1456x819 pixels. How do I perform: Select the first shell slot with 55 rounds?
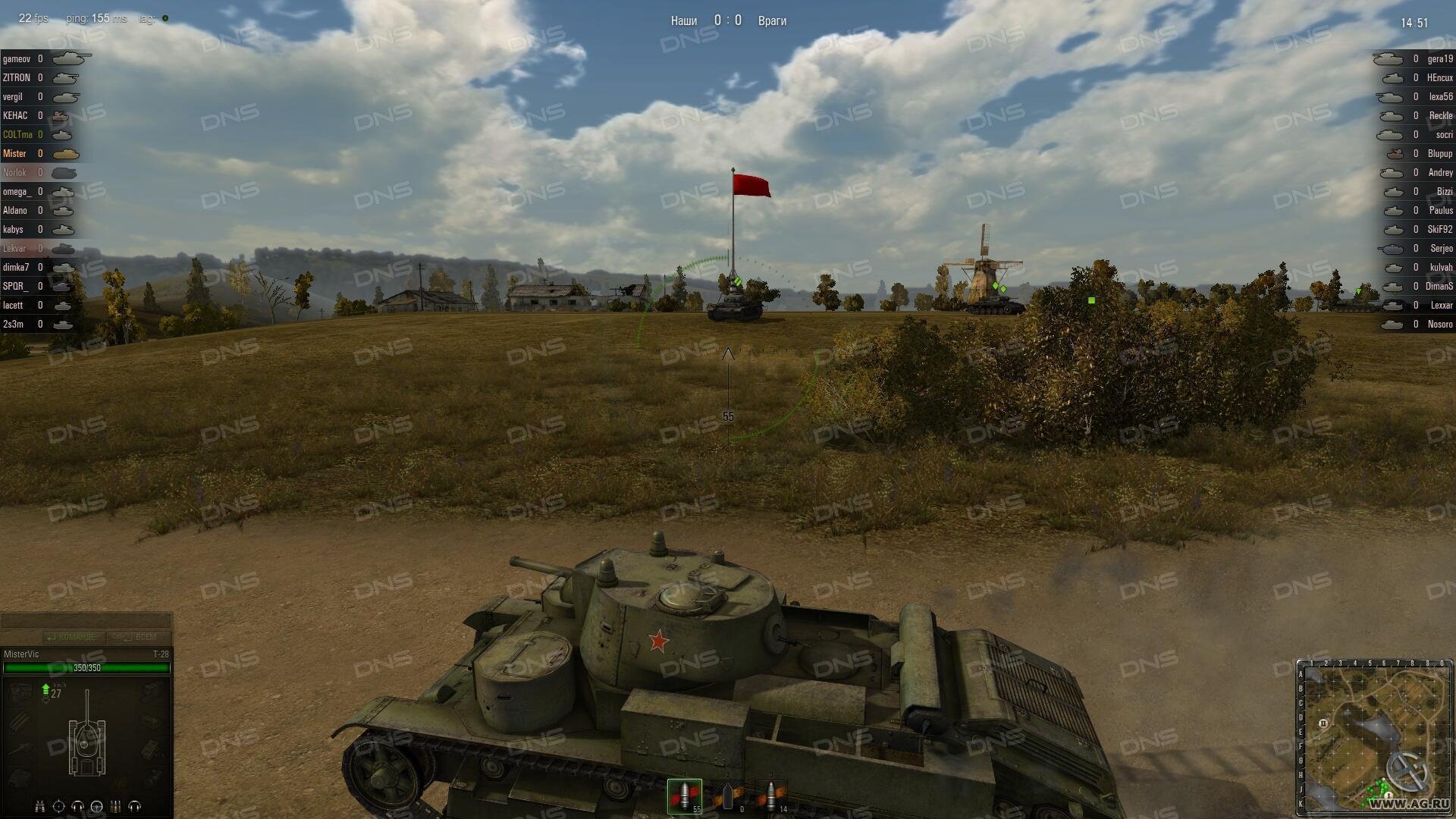(x=684, y=795)
